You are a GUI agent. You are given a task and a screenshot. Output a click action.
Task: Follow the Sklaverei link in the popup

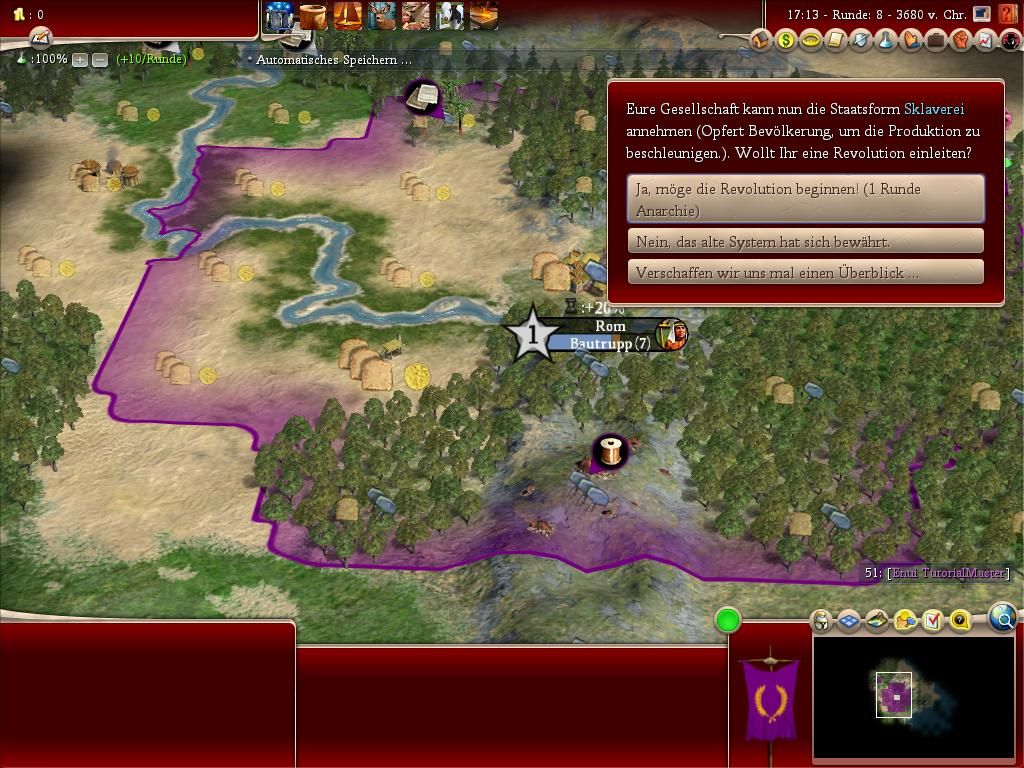pyautogui.click(x=933, y=109)
